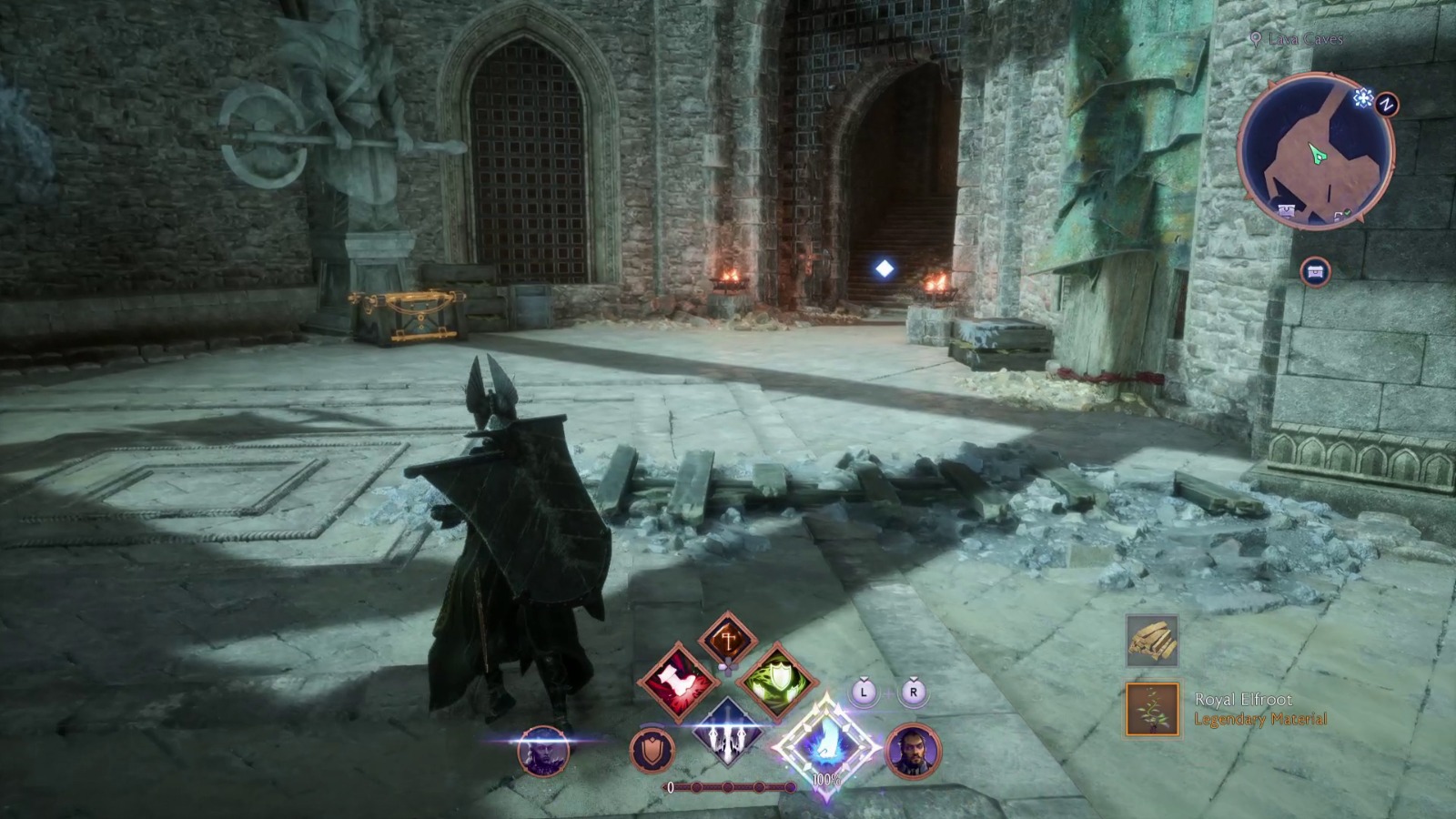Click the treasure chest icon below the minimap

1317,272
